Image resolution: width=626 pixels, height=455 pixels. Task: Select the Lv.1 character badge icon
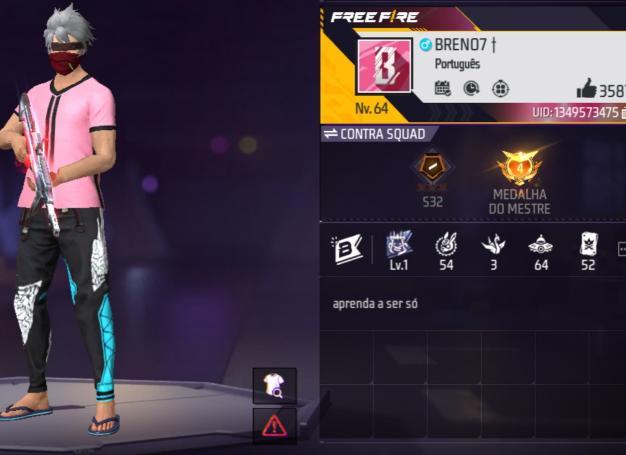[400, 245]
